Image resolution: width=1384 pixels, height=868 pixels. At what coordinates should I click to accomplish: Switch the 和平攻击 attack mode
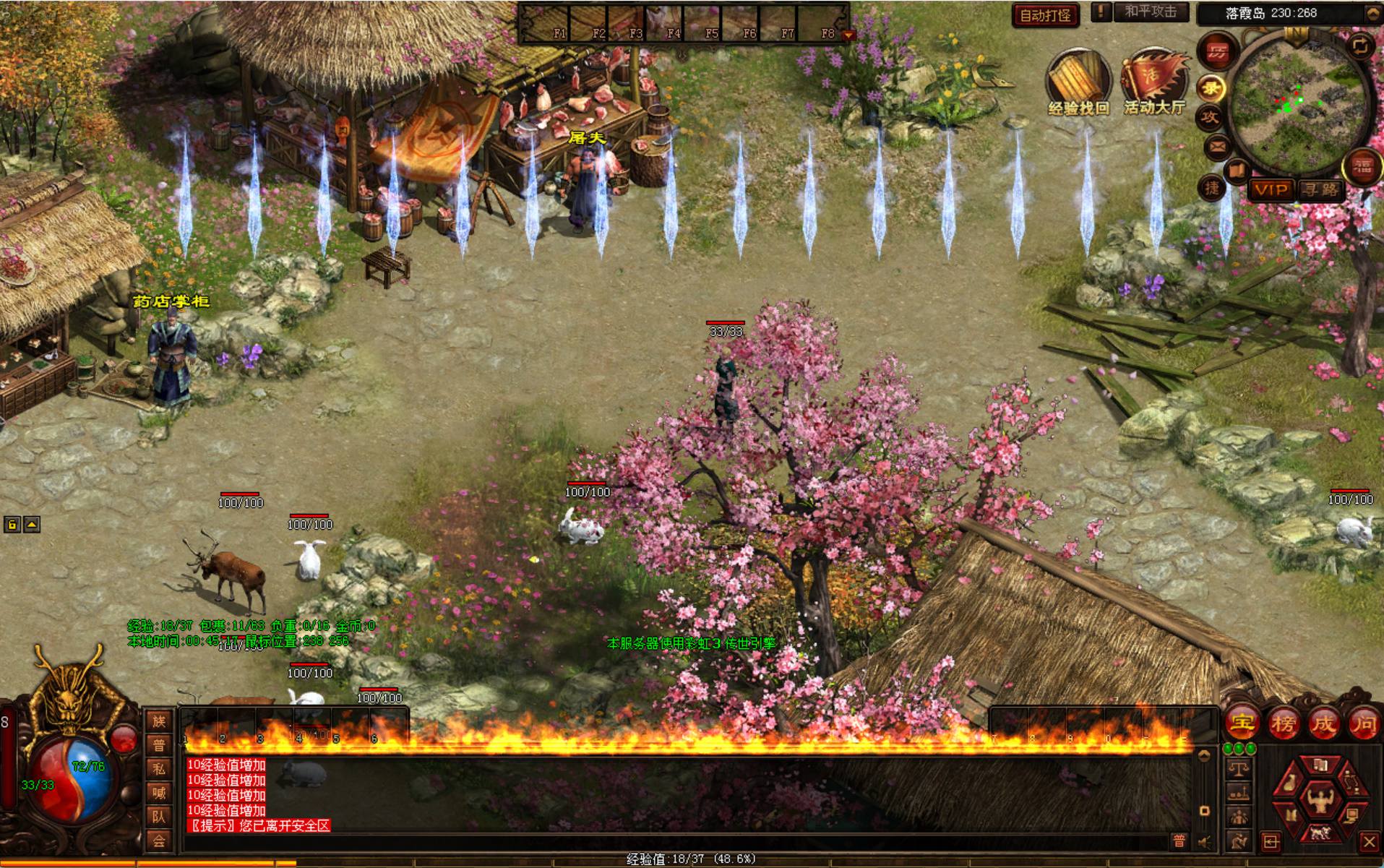click(1150, 12)
